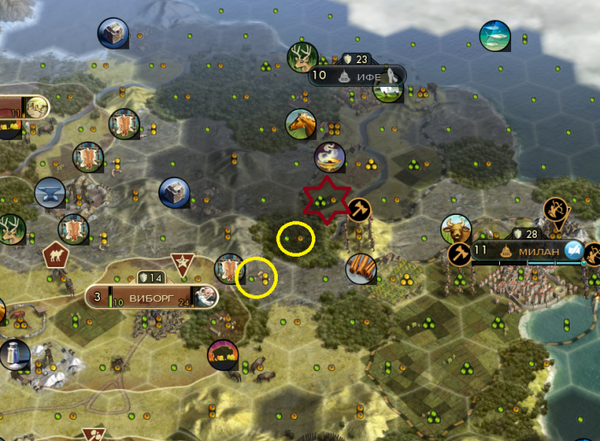Screen dimensions: 600x441
Task: Open ВИБОРГ's production portrait icon
Action: [204, 296]
